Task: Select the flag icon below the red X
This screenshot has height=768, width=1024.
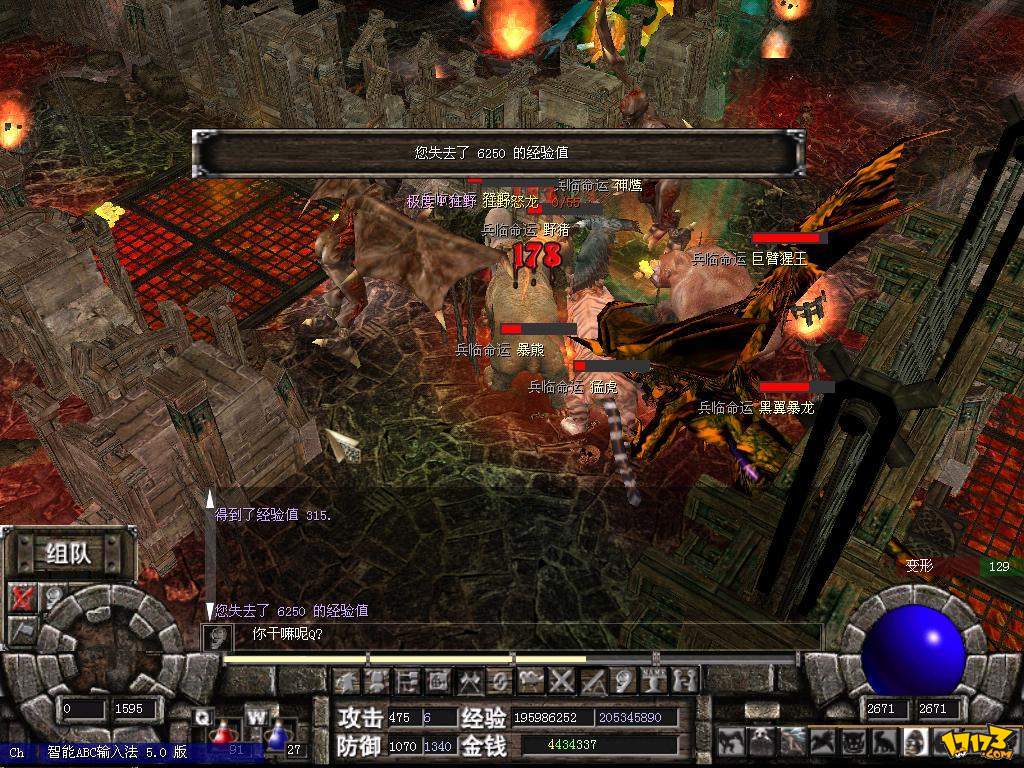Action: click(x=22, y=629)
